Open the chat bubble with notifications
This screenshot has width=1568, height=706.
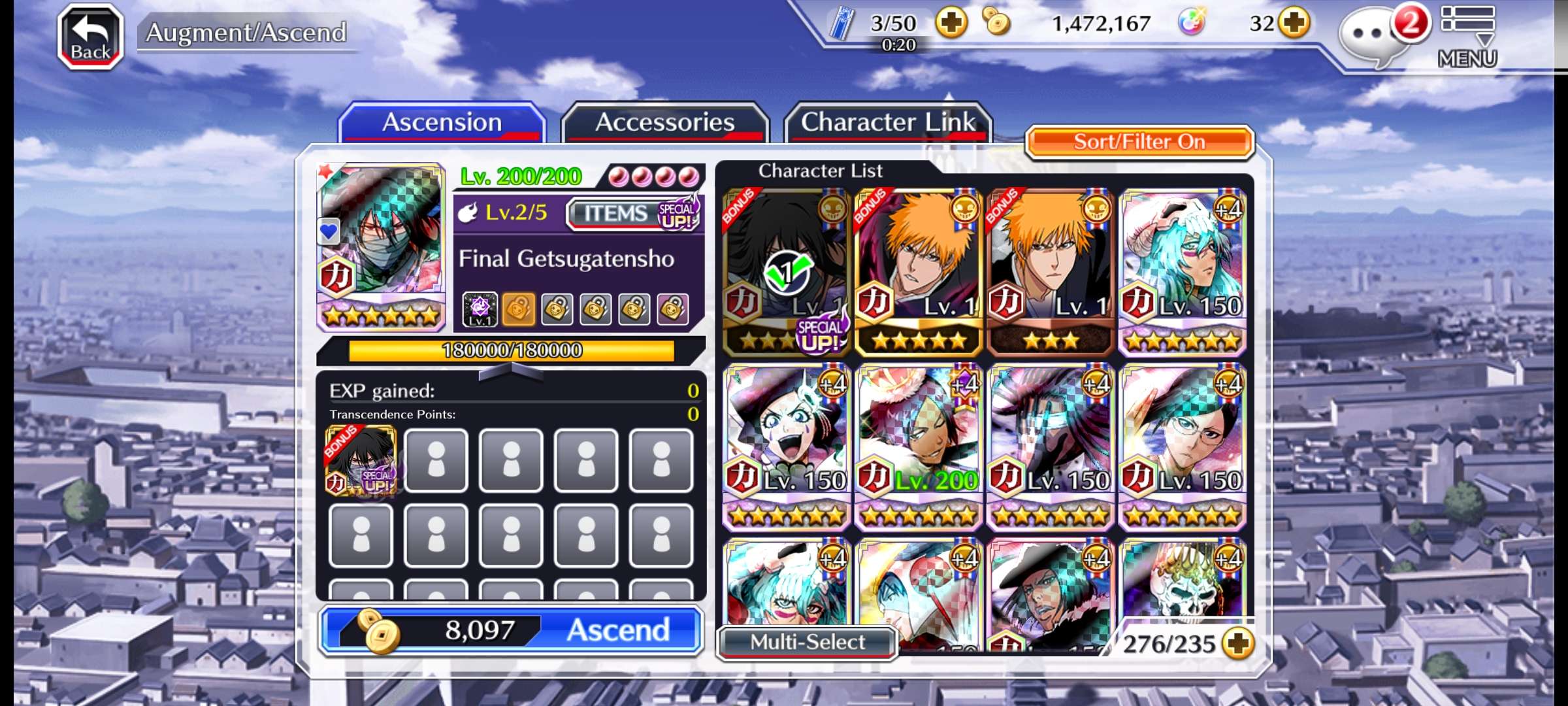coord(1372,36)
